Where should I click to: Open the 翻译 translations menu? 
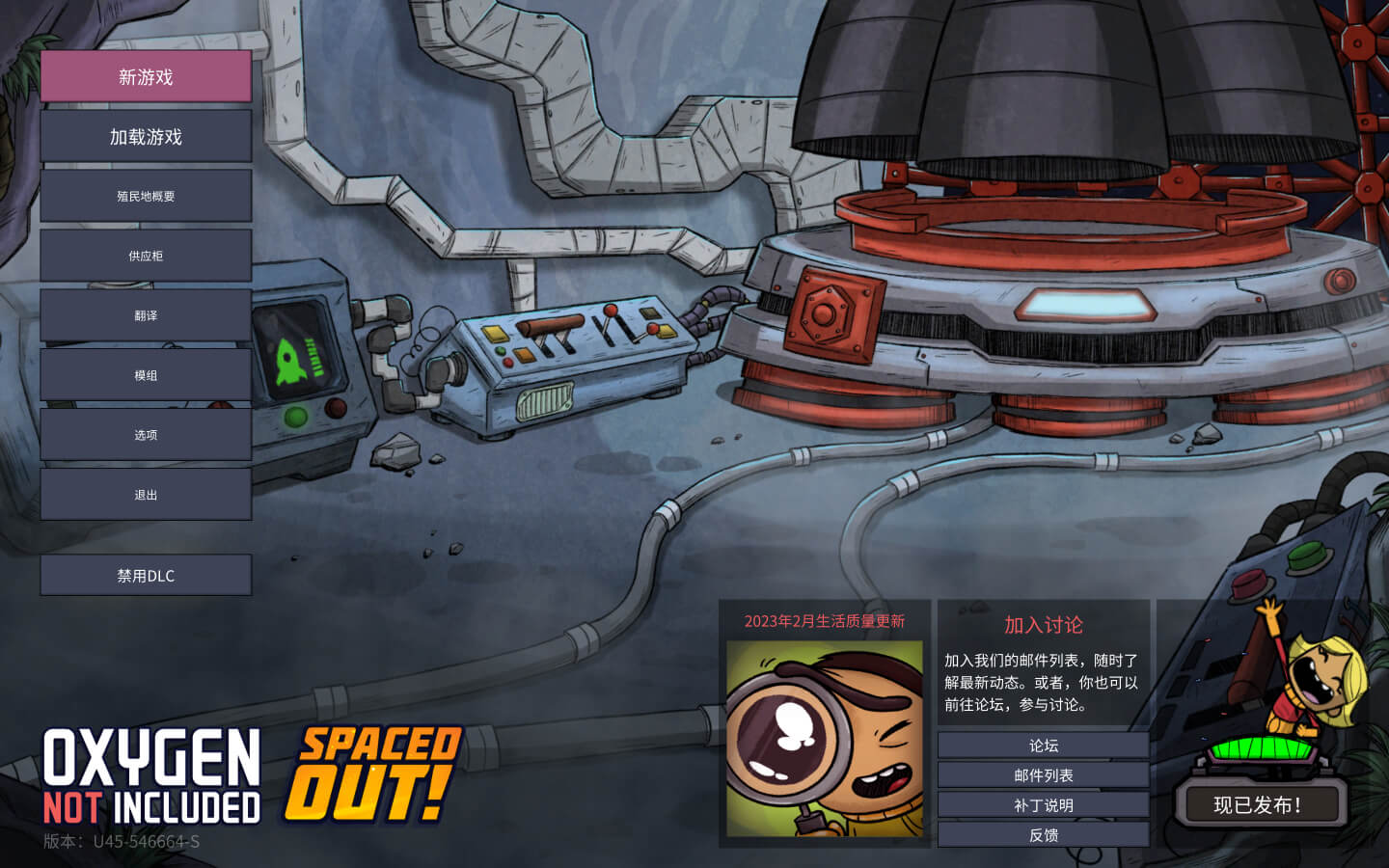(x=145, y=314)
